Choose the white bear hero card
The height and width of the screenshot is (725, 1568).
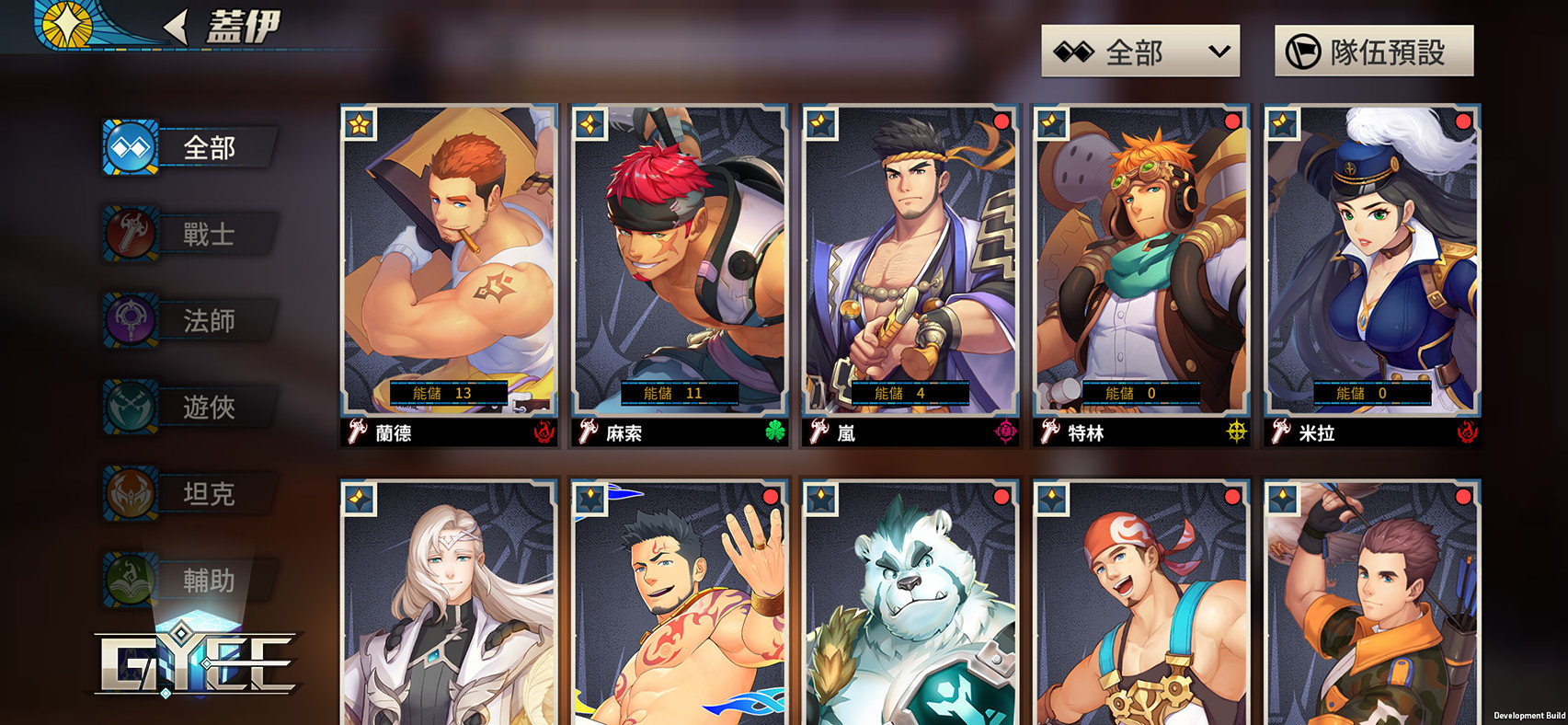coord(910,607)
